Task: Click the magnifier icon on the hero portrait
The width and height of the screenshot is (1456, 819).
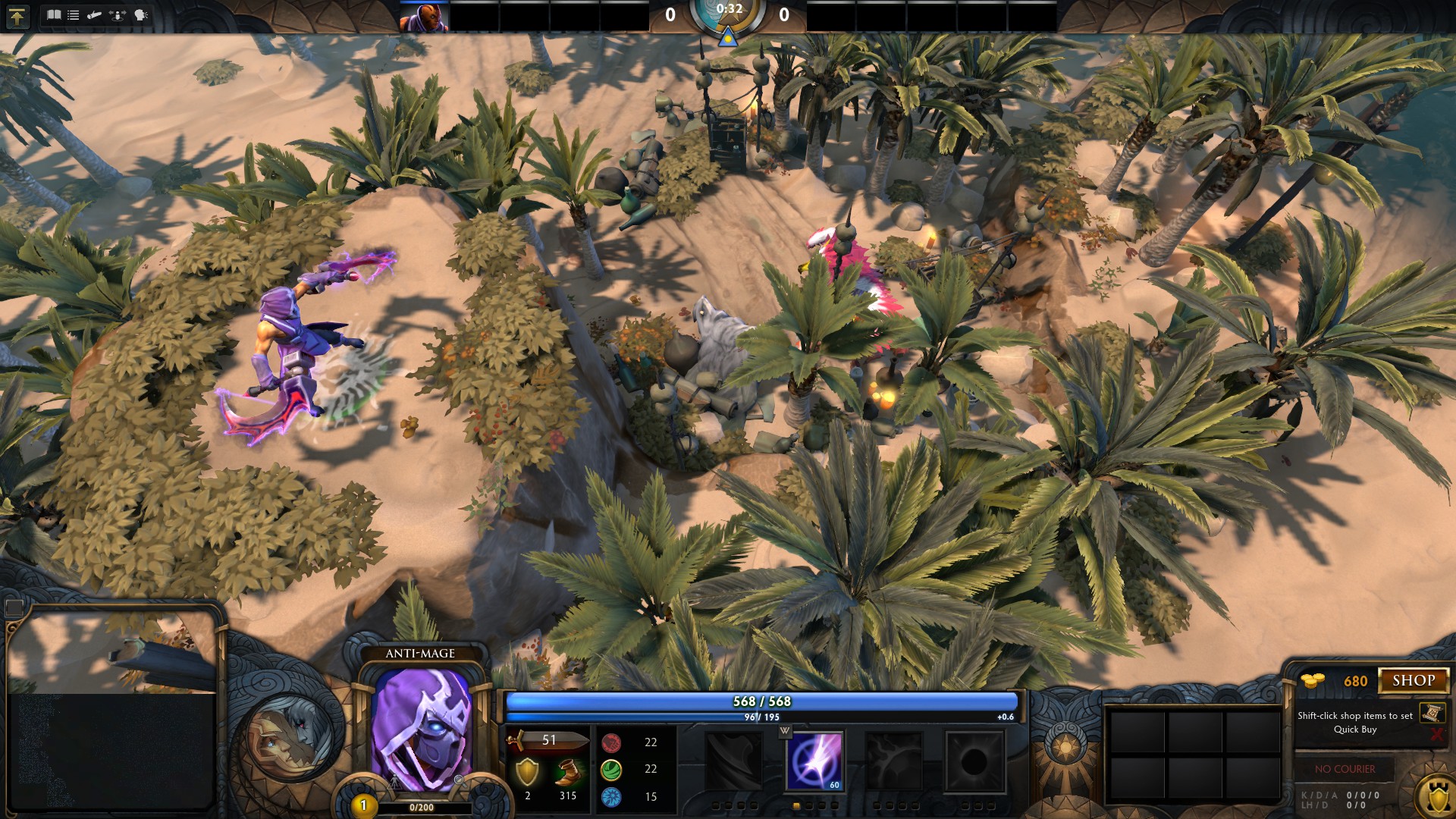Action: coord(459,779)
